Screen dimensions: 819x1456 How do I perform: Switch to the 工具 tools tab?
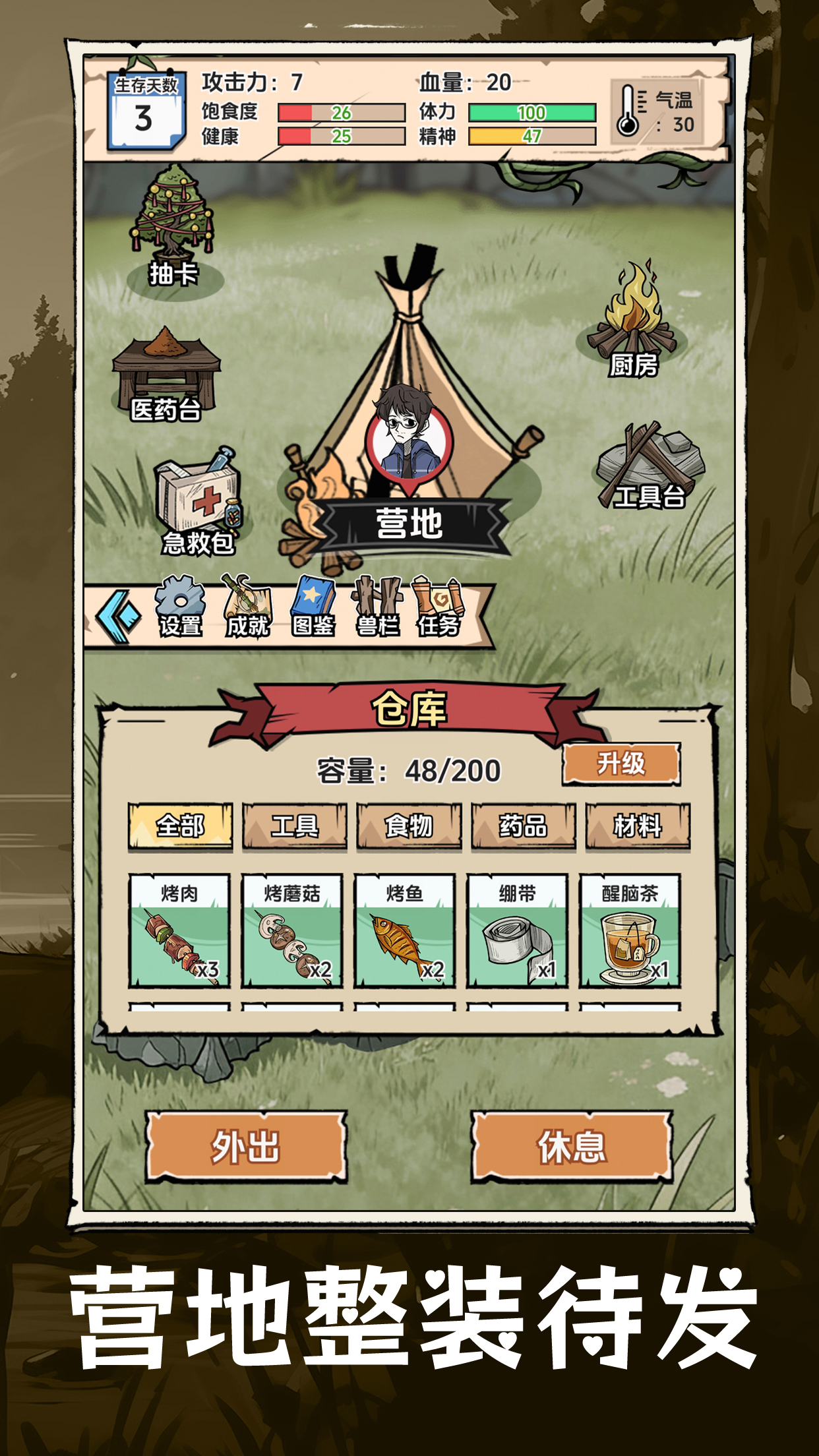294,826
